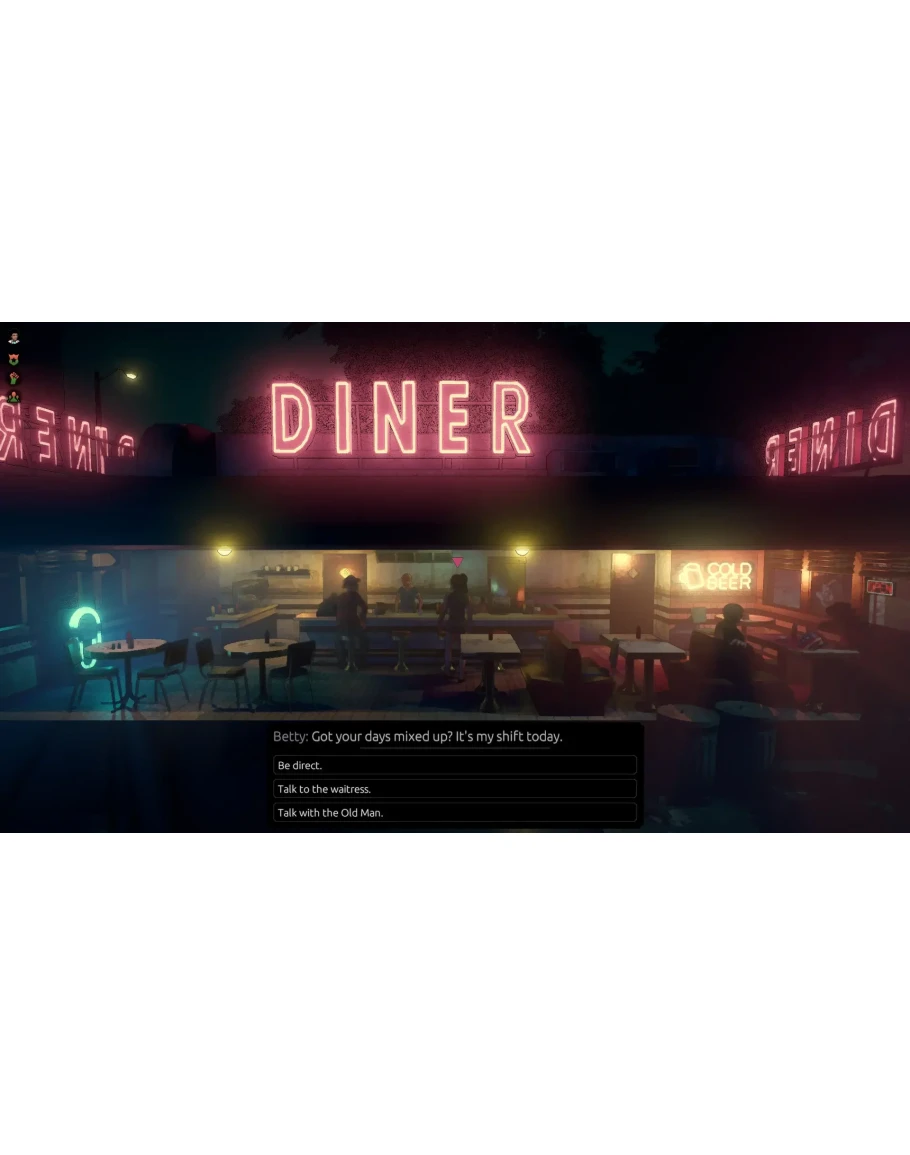Pick "Talk to the waitress." option
910x1155 pixels.
pyautogui.click(x=455, y=789)
